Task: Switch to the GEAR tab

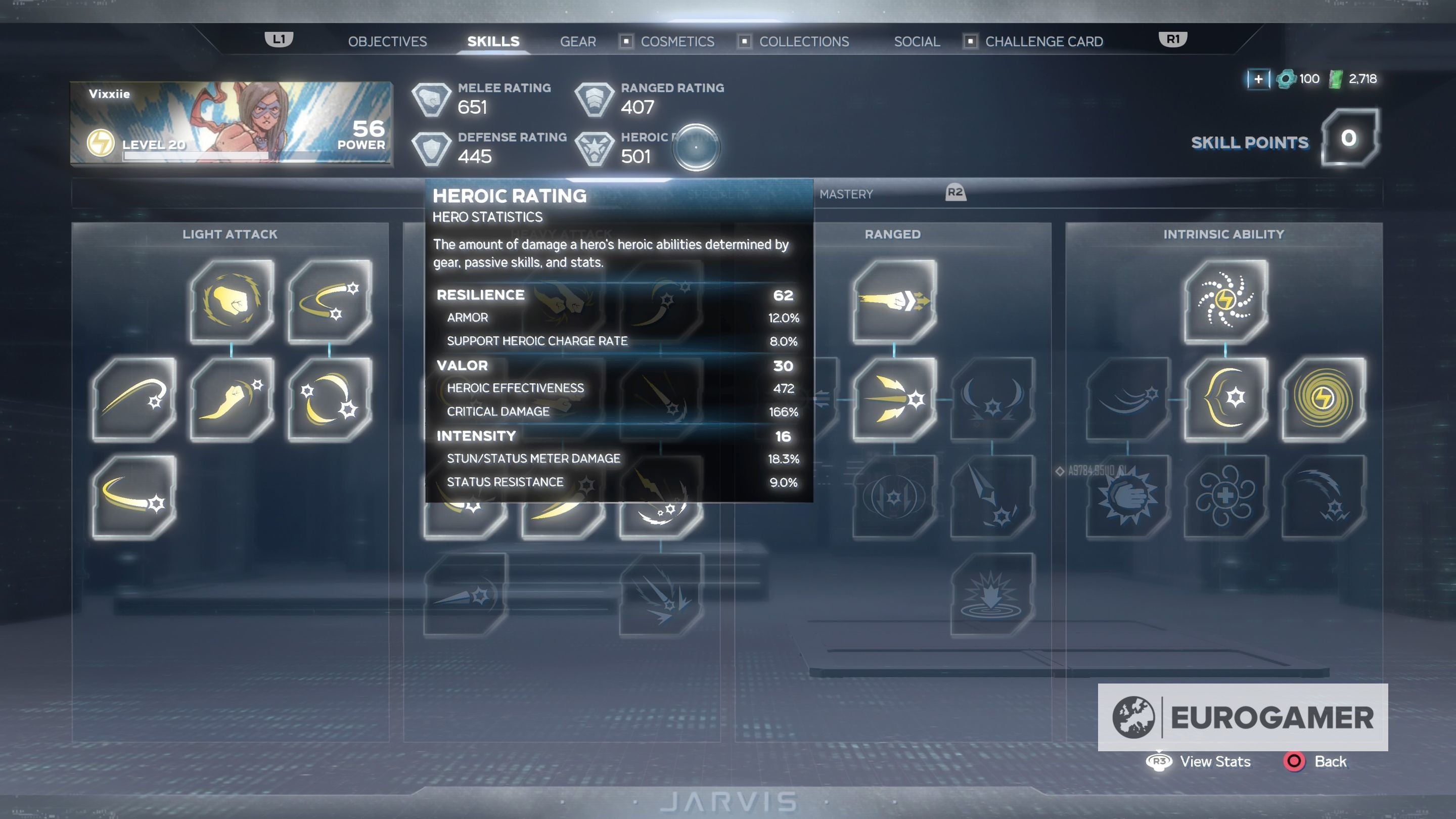Action: click(x=577, y=41)
